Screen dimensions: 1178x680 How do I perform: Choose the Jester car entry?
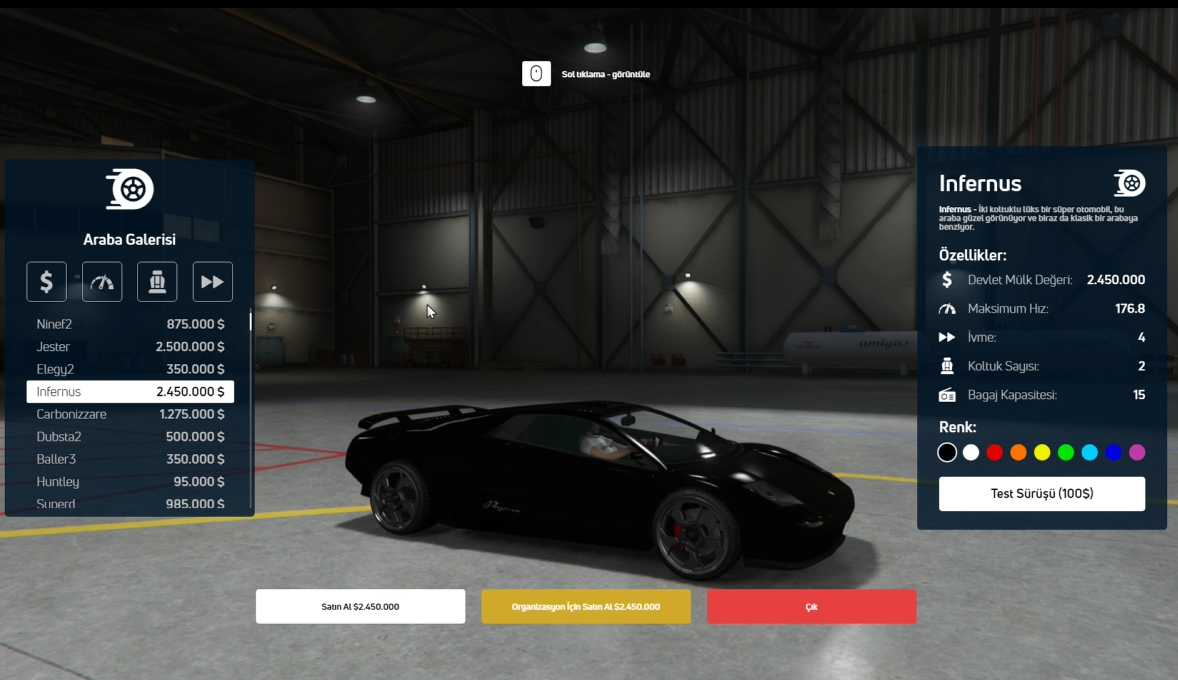[x=130, y=347]
